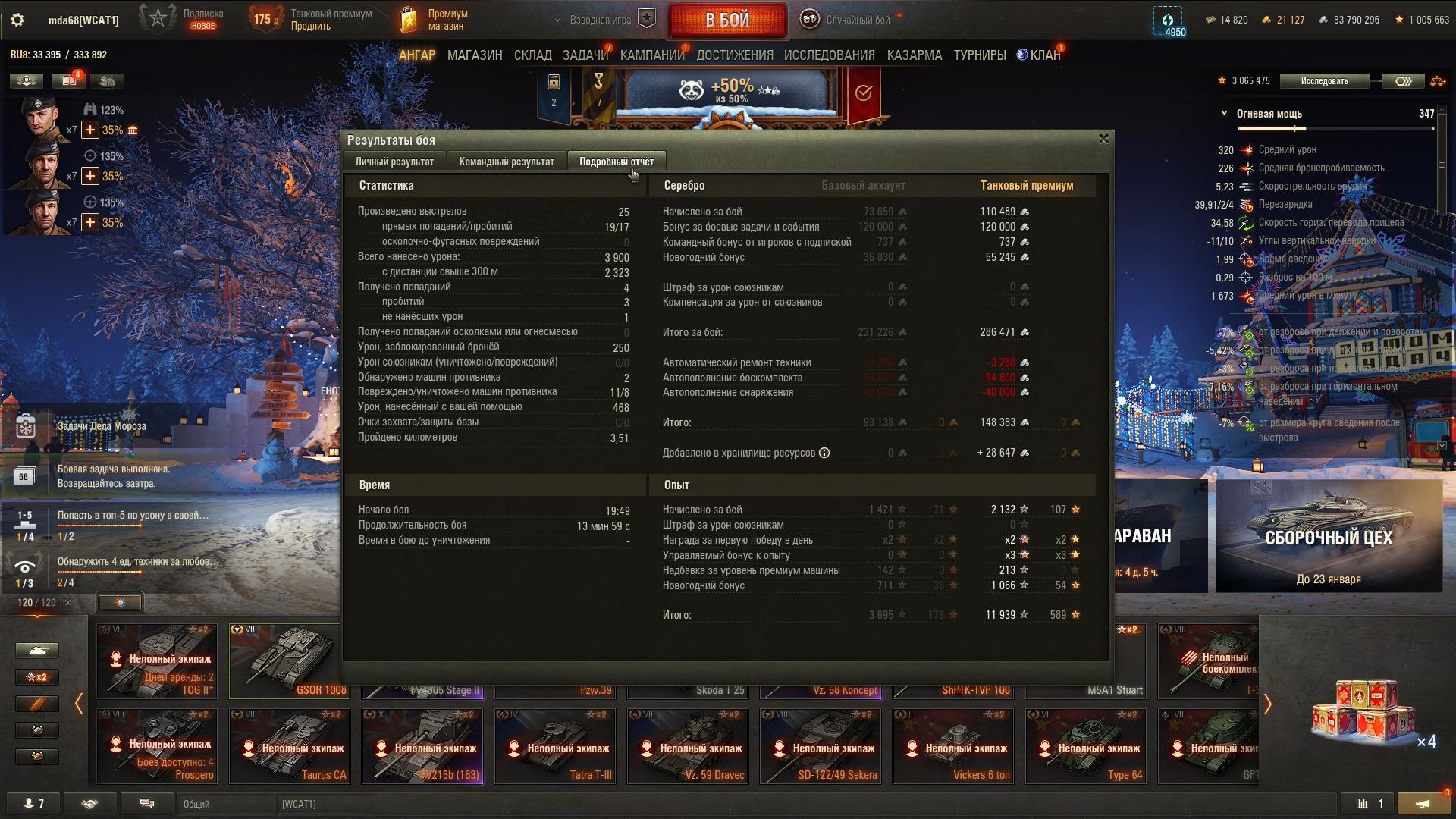Open the Общий chat channel tab
Viewport: 1456px width, 819px height.
click(x=226, y=804)
